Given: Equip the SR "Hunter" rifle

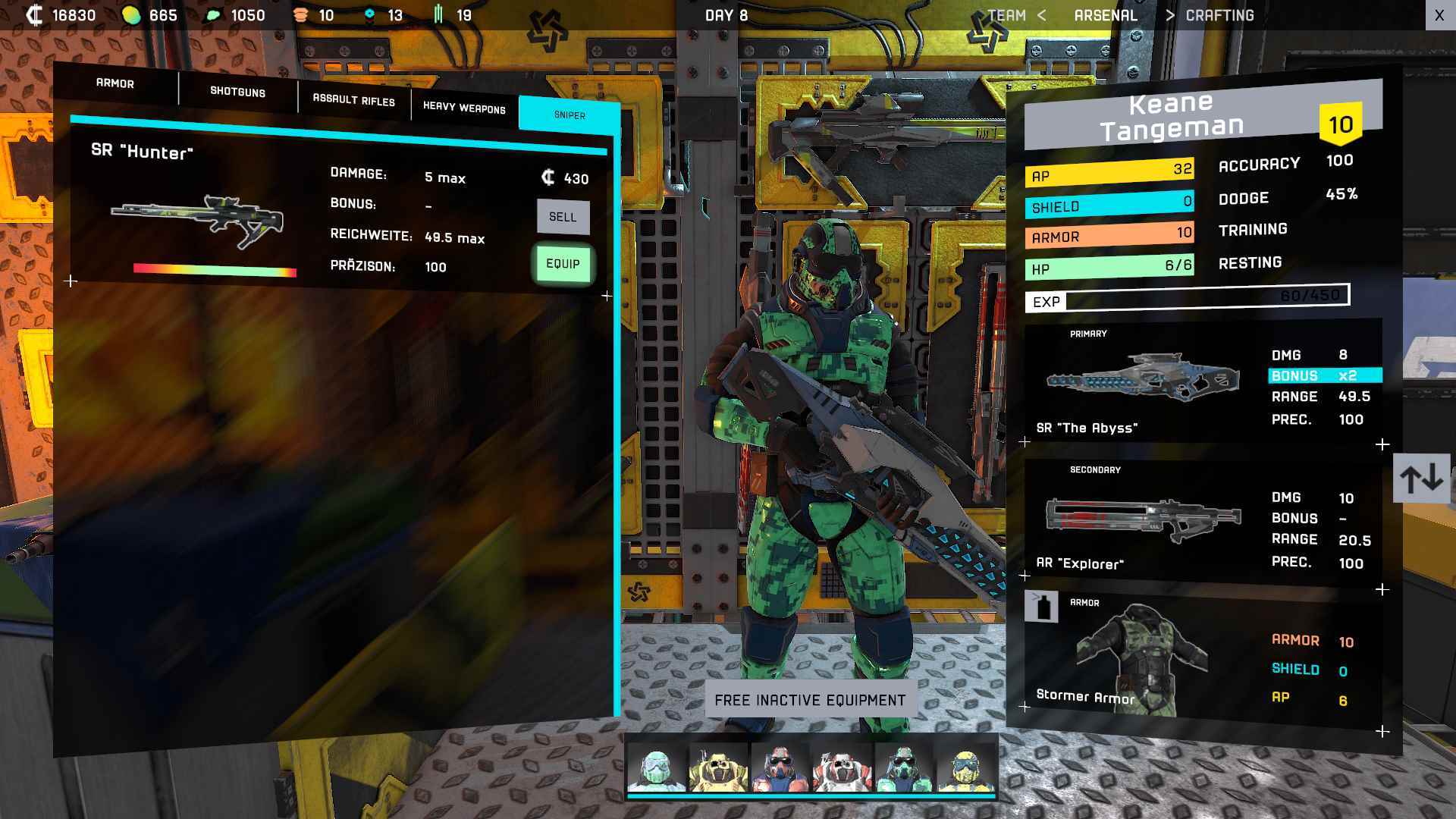Looking at the screenshot, I should 563,265.
